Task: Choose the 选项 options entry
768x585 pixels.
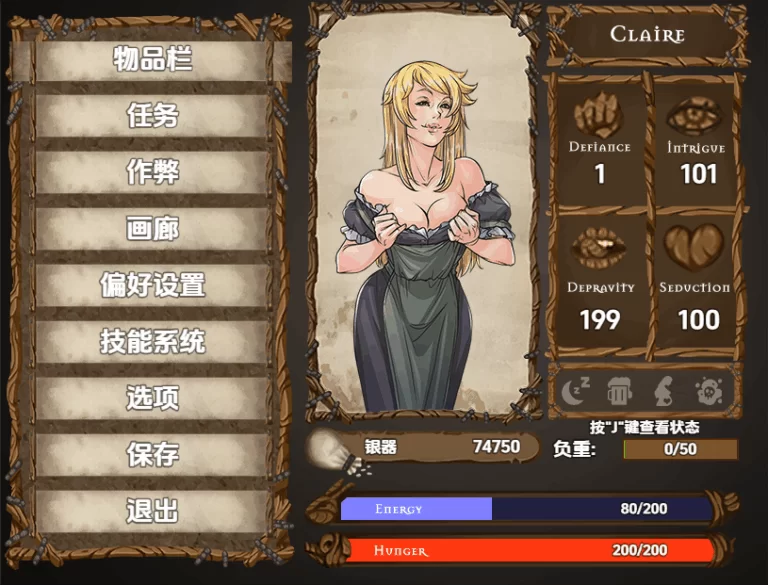Action: pyautogui.click(x=153, y=398)
